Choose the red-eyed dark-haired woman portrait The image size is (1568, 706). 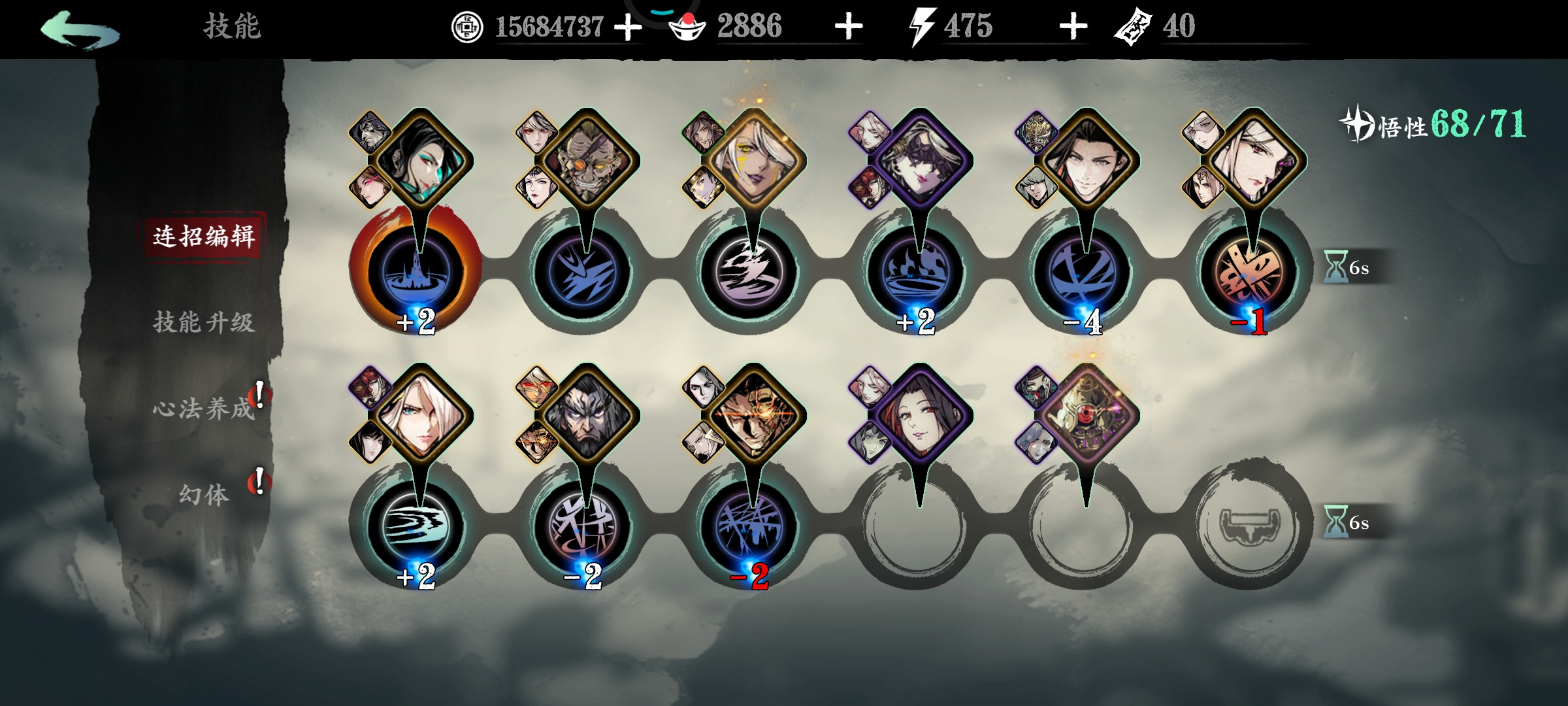[x=919, y=416]
